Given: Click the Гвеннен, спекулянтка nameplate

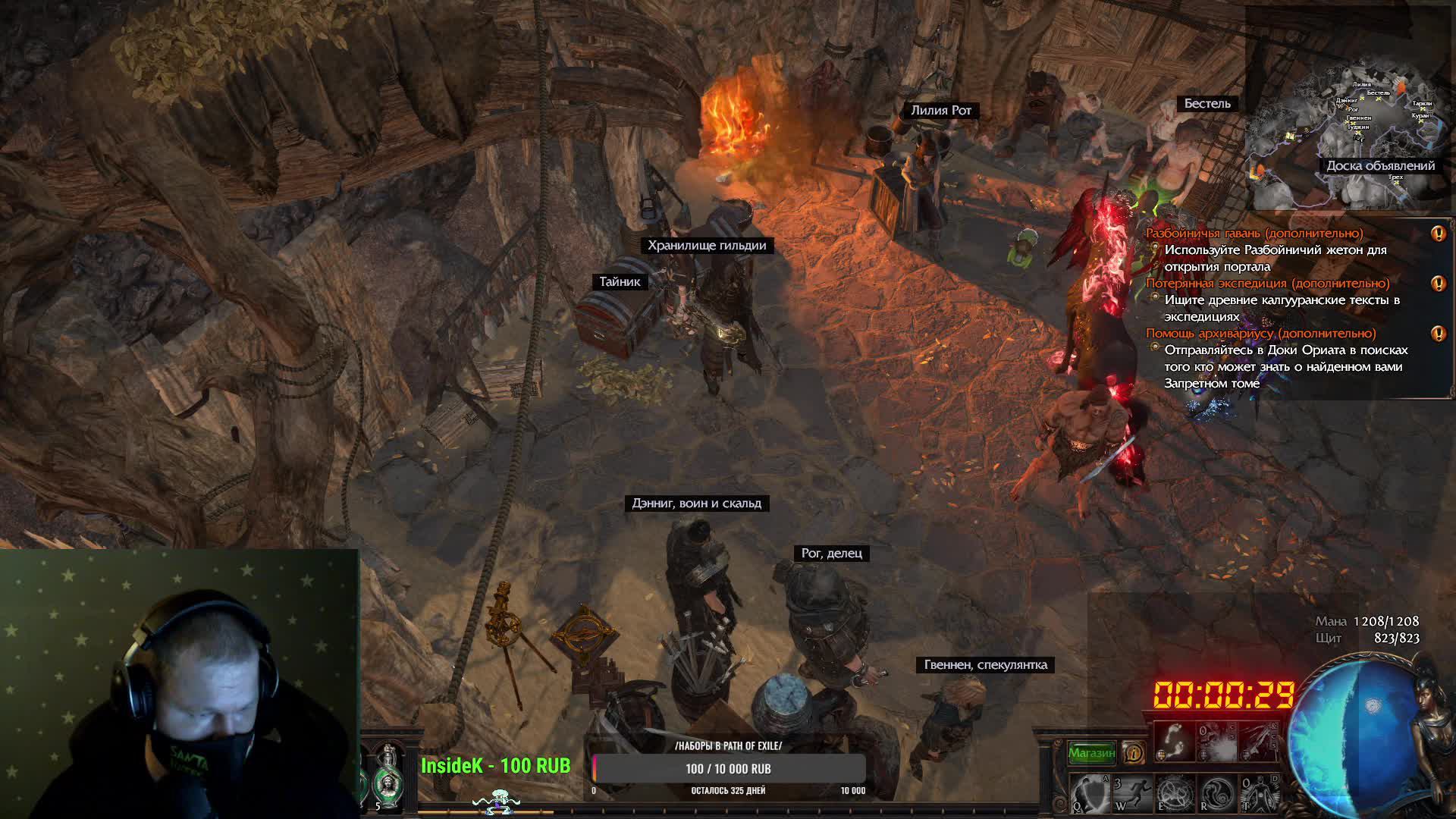Looking at the screenshot, I should click(985, 665).
